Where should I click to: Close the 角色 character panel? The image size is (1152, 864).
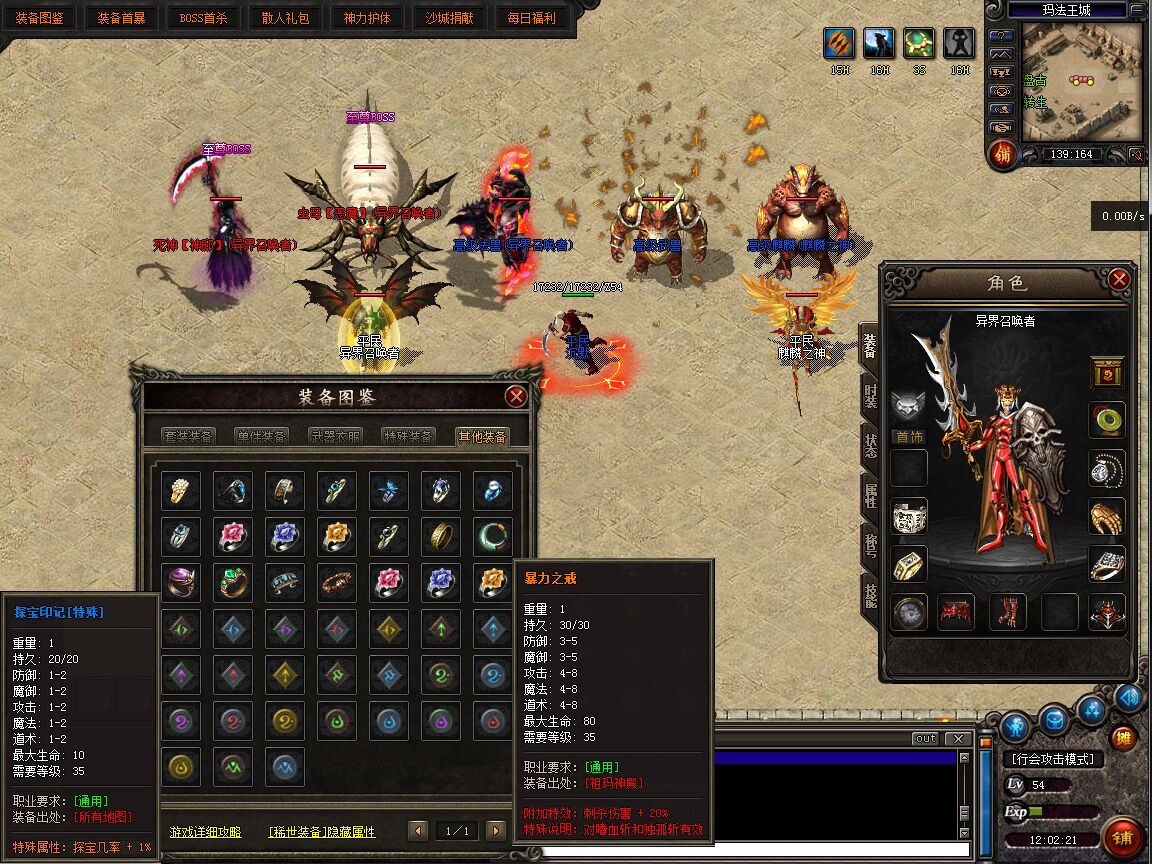pos(1119,279)
